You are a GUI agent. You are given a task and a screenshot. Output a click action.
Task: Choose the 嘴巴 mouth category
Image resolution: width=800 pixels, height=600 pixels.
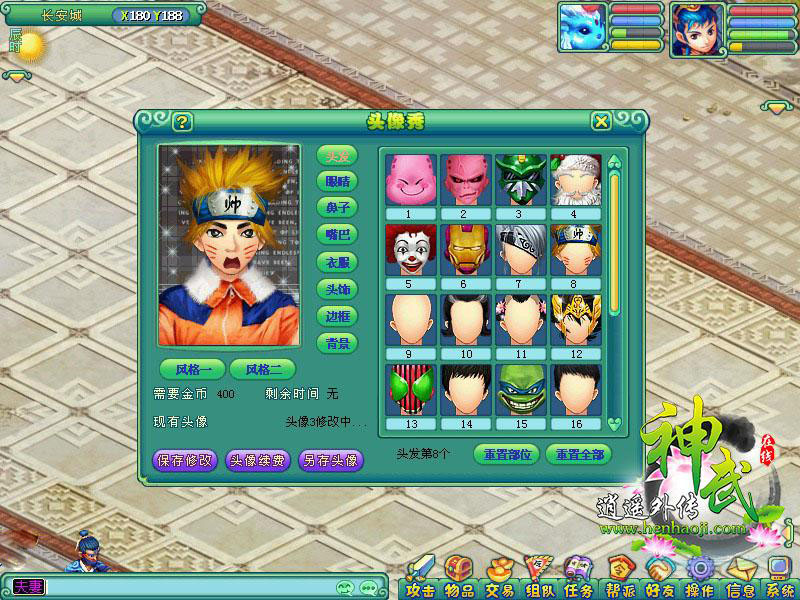pyautogui.click(x=338, y=235)
